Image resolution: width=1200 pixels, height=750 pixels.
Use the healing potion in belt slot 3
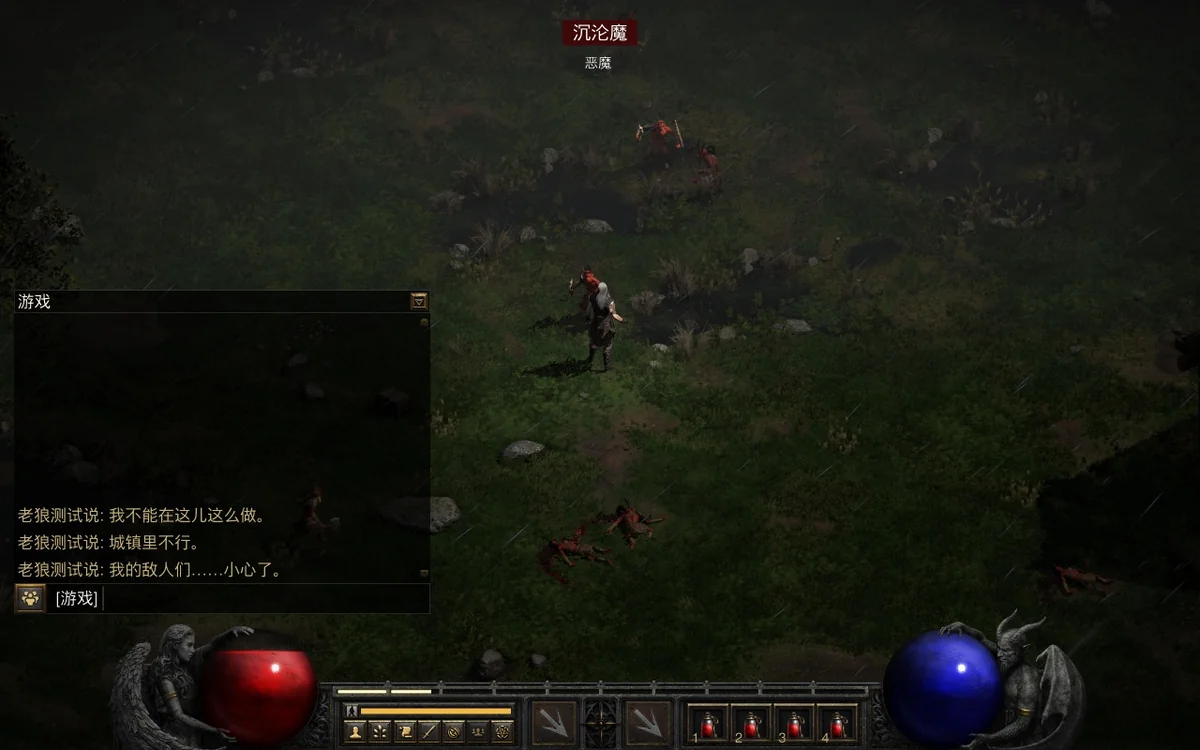[794, 723]
